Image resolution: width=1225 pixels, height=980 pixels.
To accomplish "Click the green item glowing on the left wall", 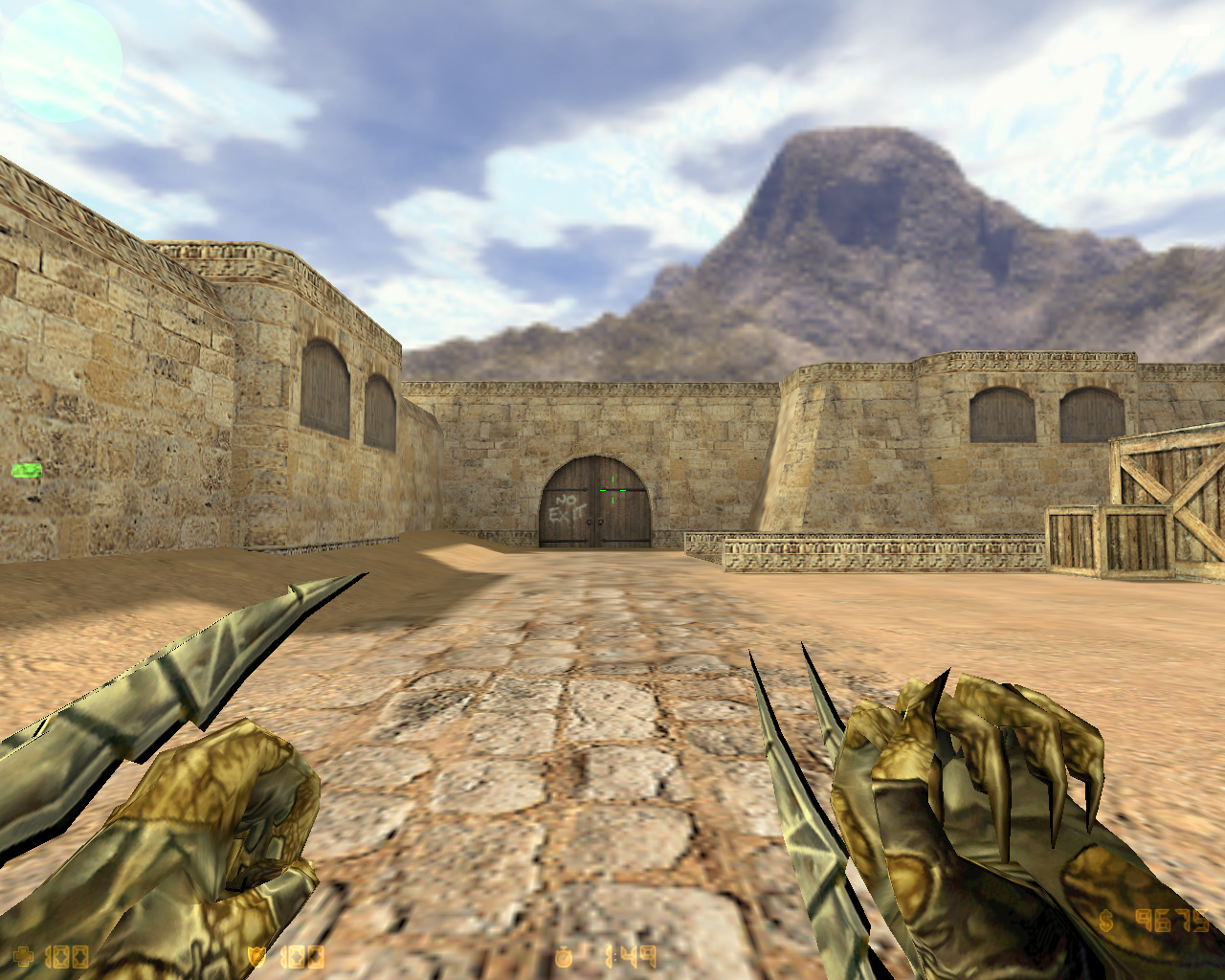I will (x=26, y=471).
